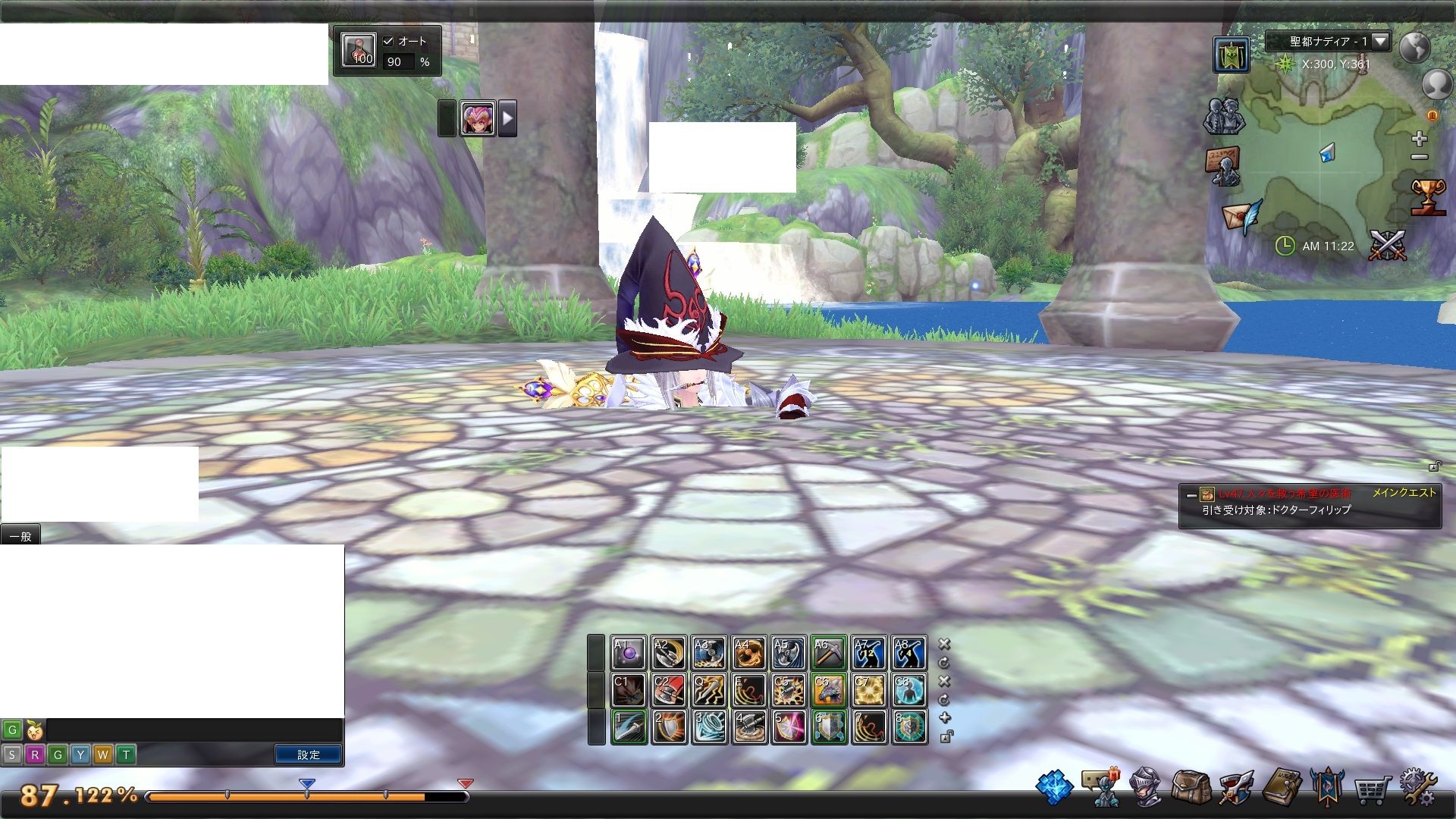This screenshot has height=819, width=1456.
Task: Open the knight helmet character menu
Action: (1145, 787)
